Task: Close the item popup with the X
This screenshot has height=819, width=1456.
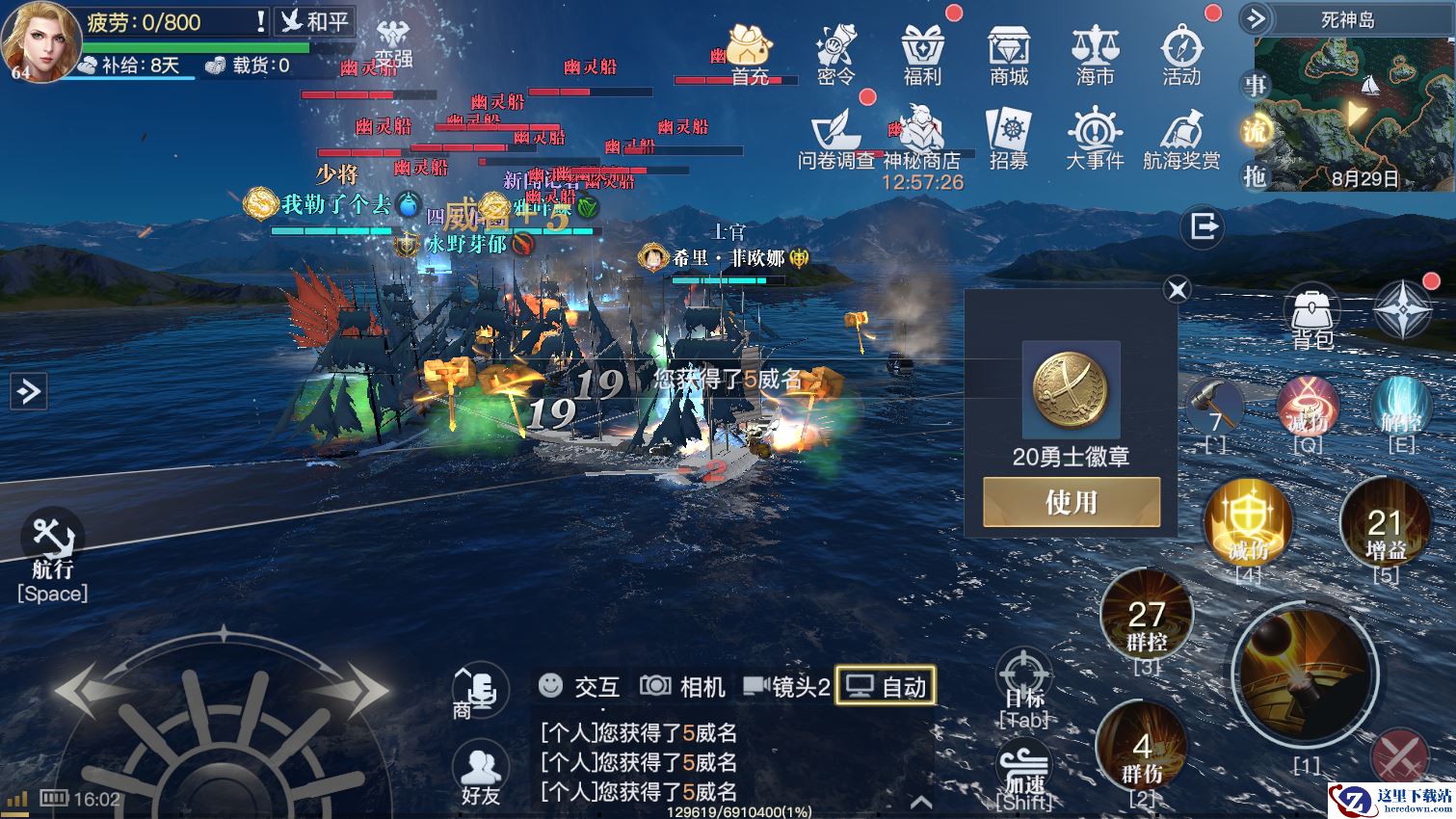Action: pos(1177,289)
